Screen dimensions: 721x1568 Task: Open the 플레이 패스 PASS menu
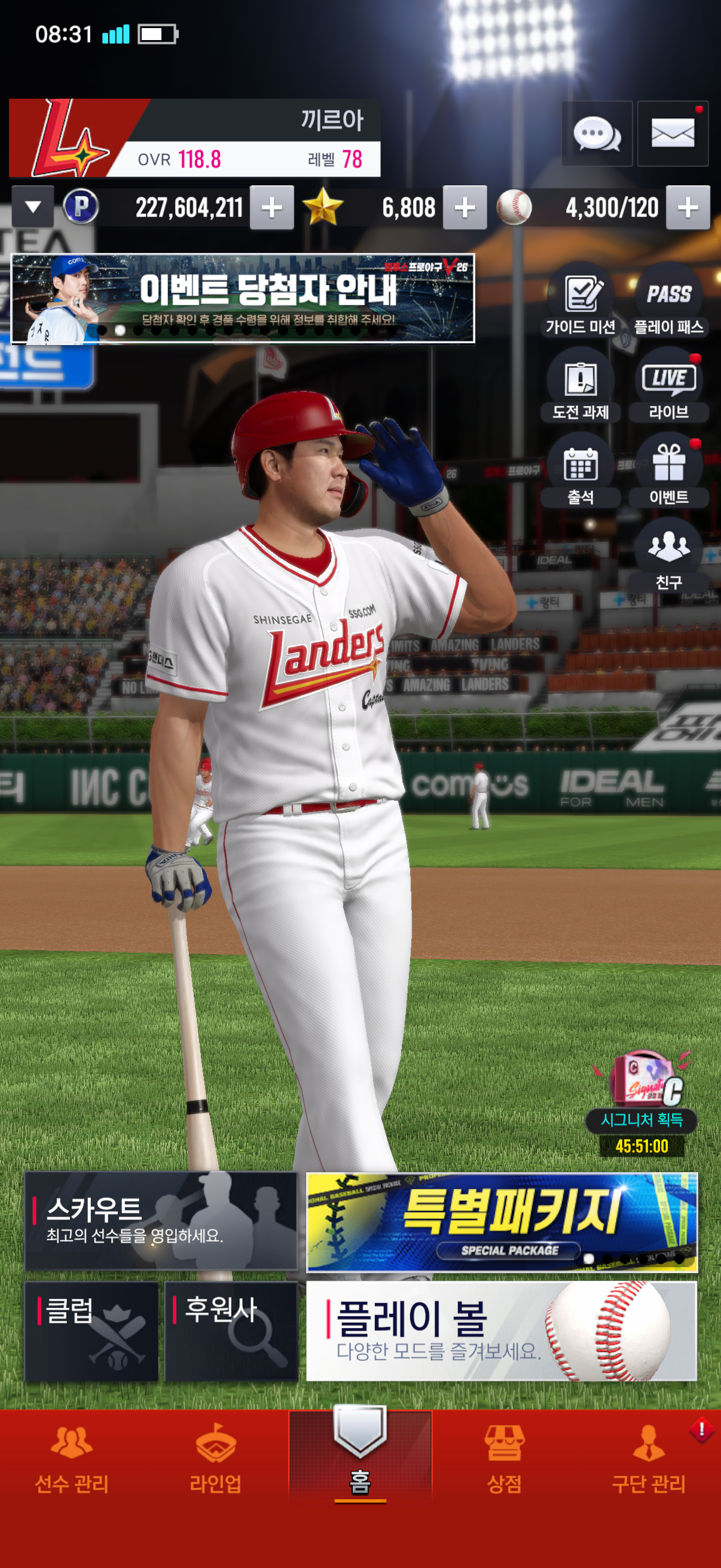pos(668,300)
